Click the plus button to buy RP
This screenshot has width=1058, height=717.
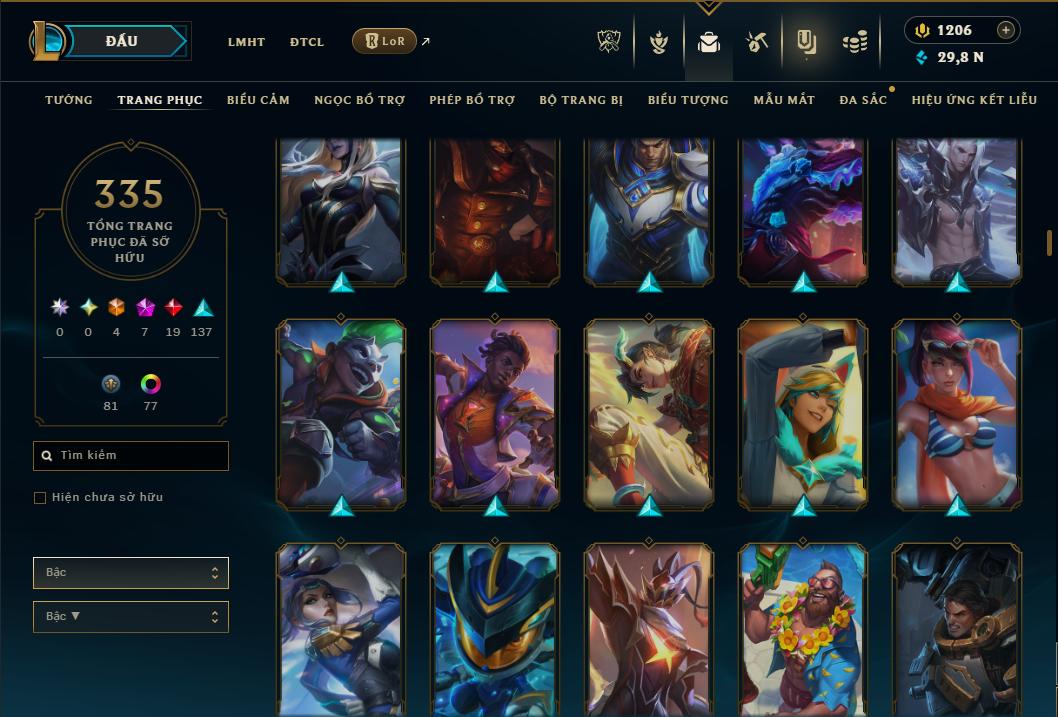(1005, 30)
